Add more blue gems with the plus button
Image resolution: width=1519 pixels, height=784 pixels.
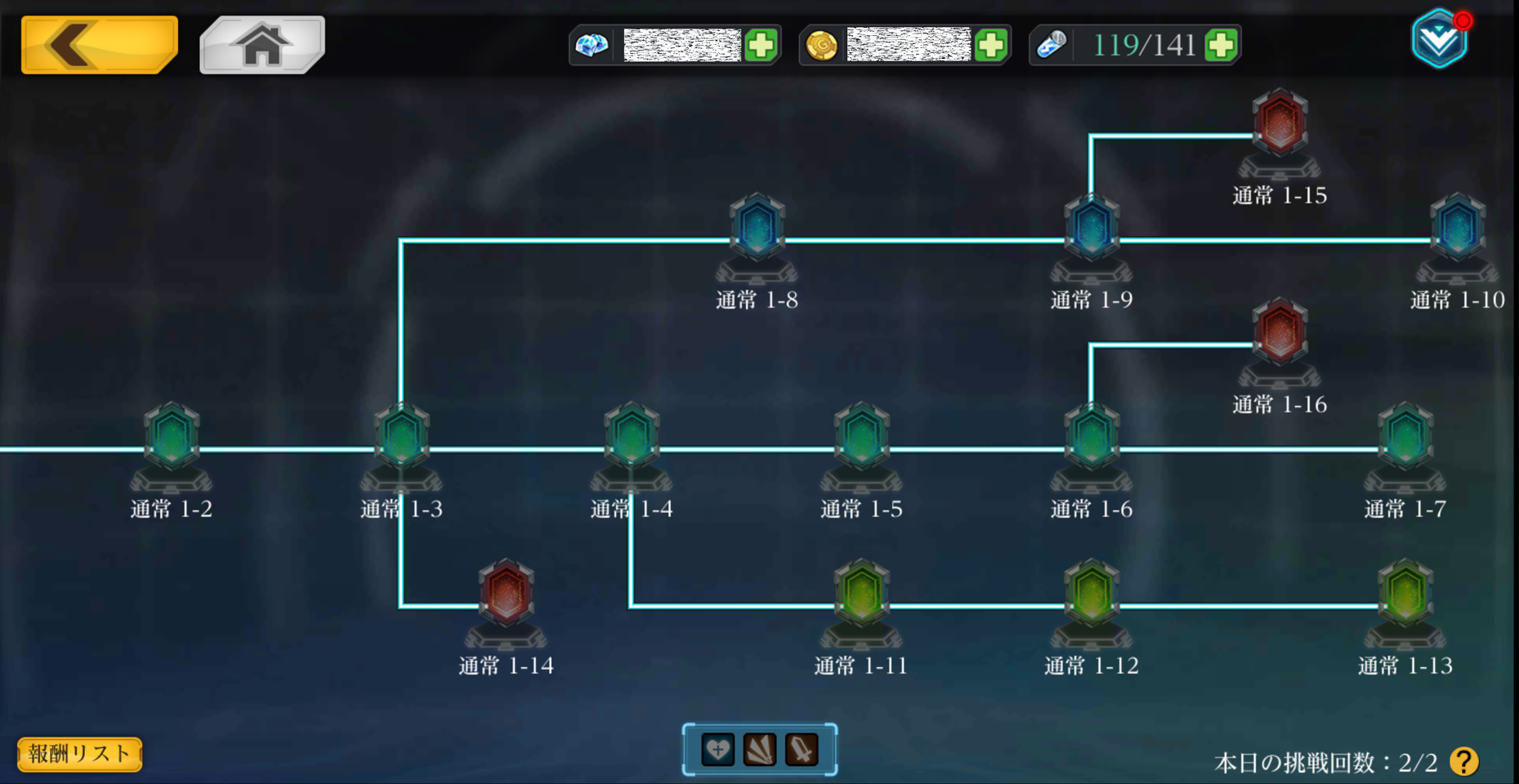click(x=761, y=45)
